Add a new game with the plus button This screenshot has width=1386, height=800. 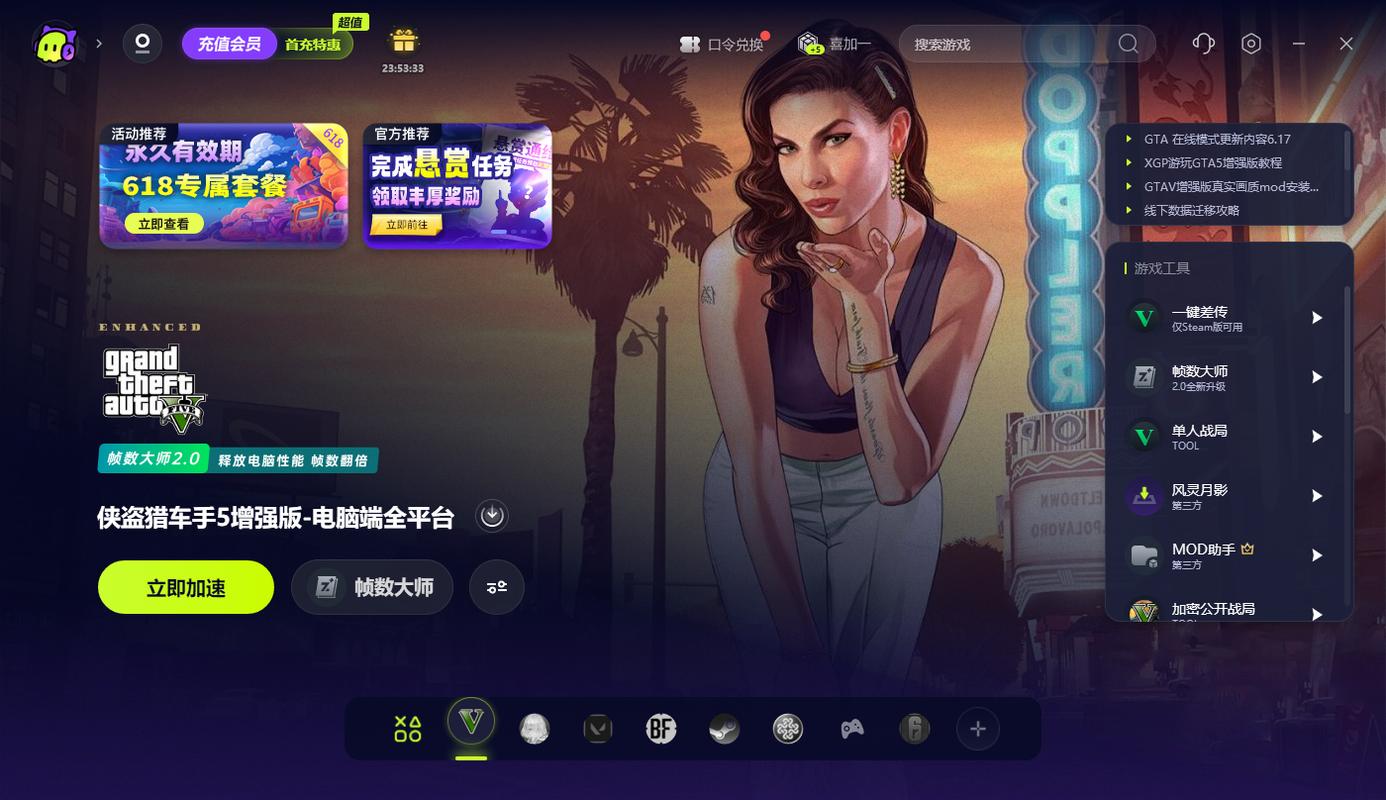(977, 729)
